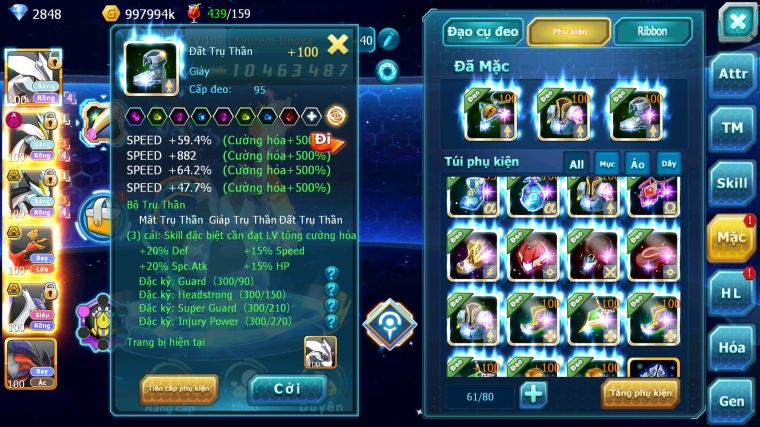This screenshot has width=760, height=427.
Task: Open the TM side tab
Action: pyautogui.click(x=731, y=127)
